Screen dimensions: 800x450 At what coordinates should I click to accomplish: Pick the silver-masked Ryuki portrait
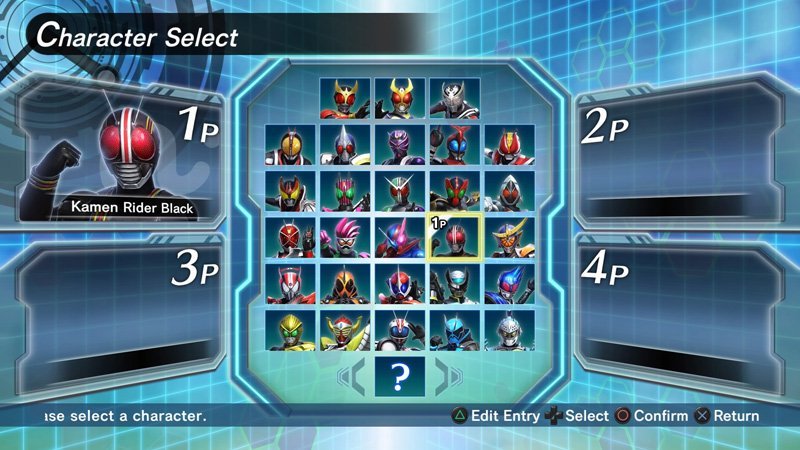coord(455,99)
